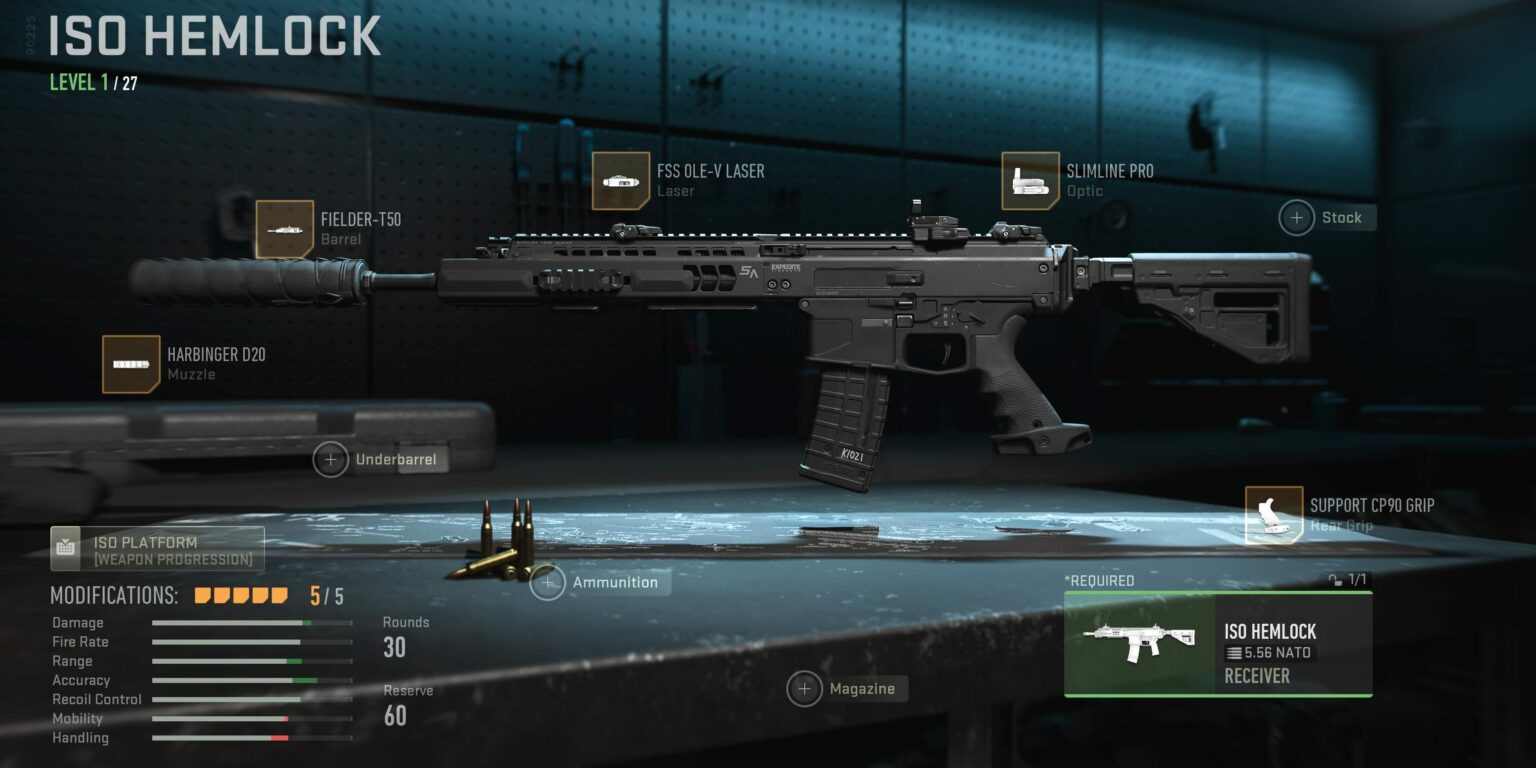The width and height of the screenshot is (1536, 768).
Task: Add an attachment in the Ammunition slot
Action: 547,583
